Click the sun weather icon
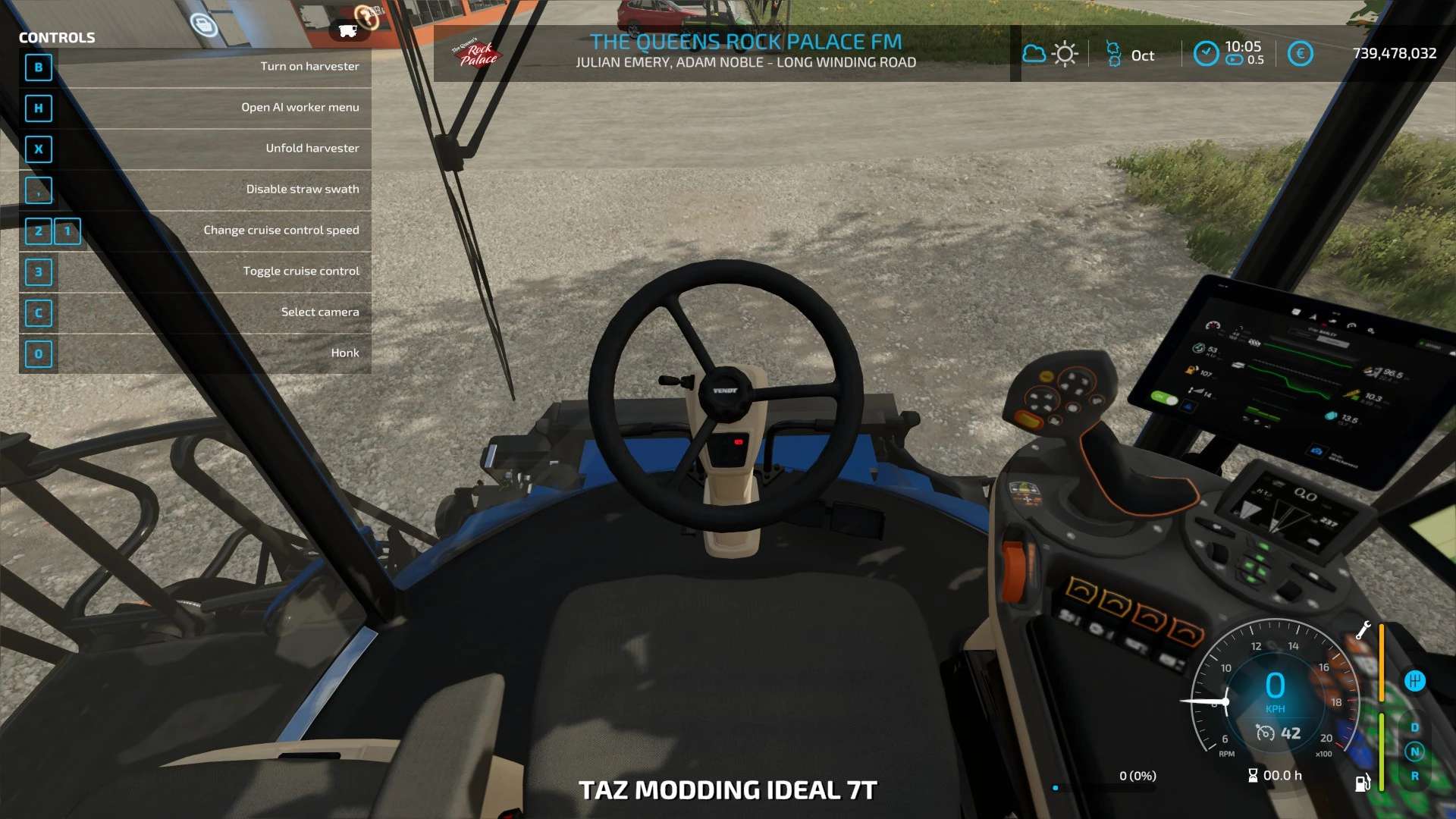Viewport: 1456px width, 819px height. point(1065,54)
